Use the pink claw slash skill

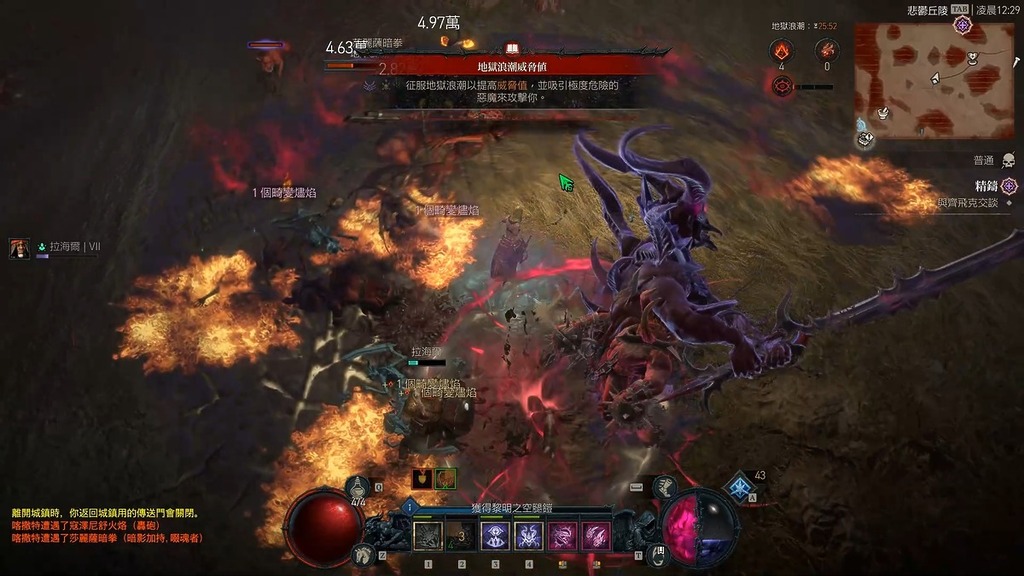point(597,536)
